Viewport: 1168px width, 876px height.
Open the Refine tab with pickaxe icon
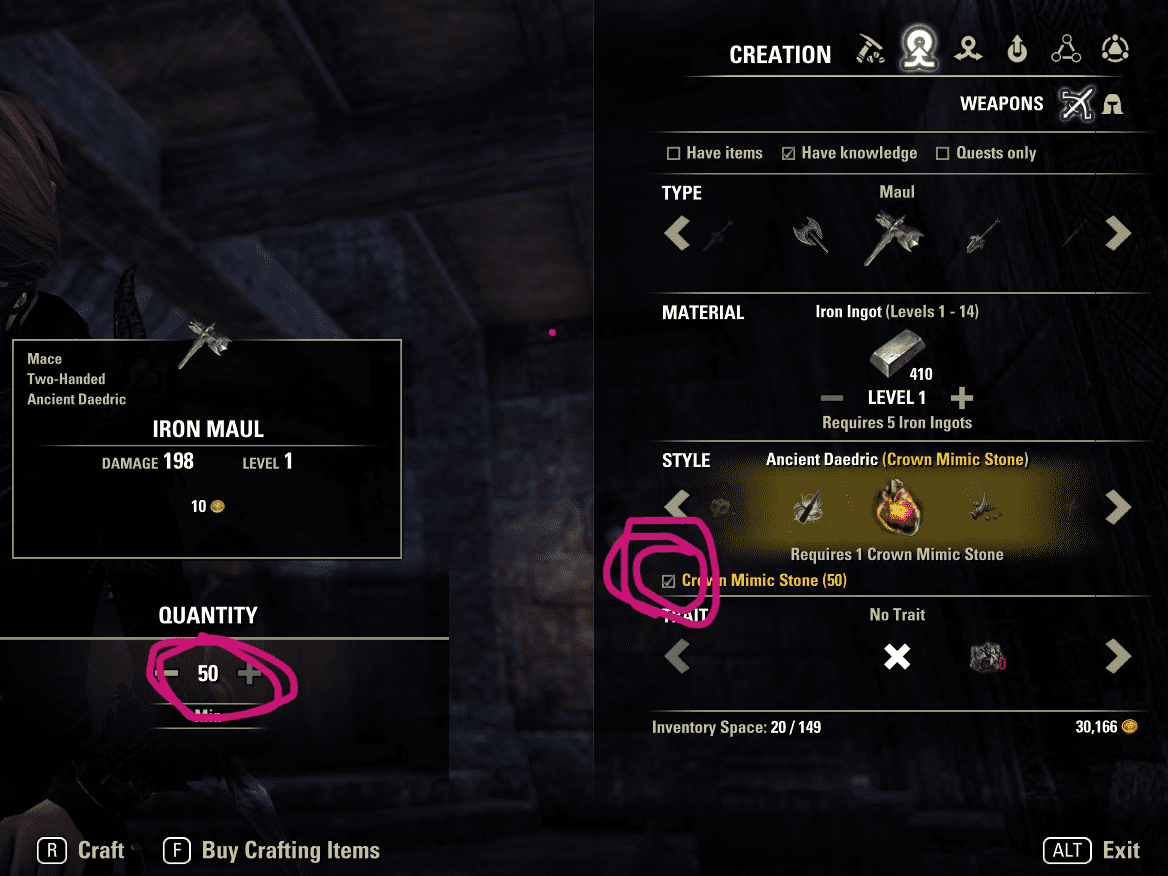pyautogui.click(x=871, y=50)
